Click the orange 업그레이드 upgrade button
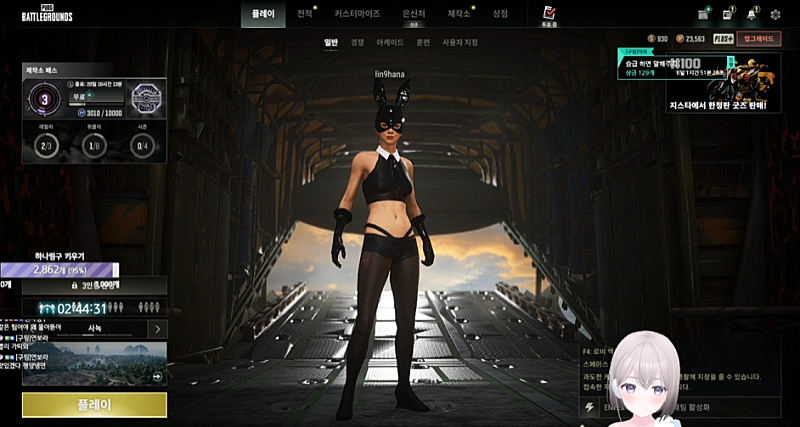Viewport: 800px width, 427px height. tap(760, 38)
